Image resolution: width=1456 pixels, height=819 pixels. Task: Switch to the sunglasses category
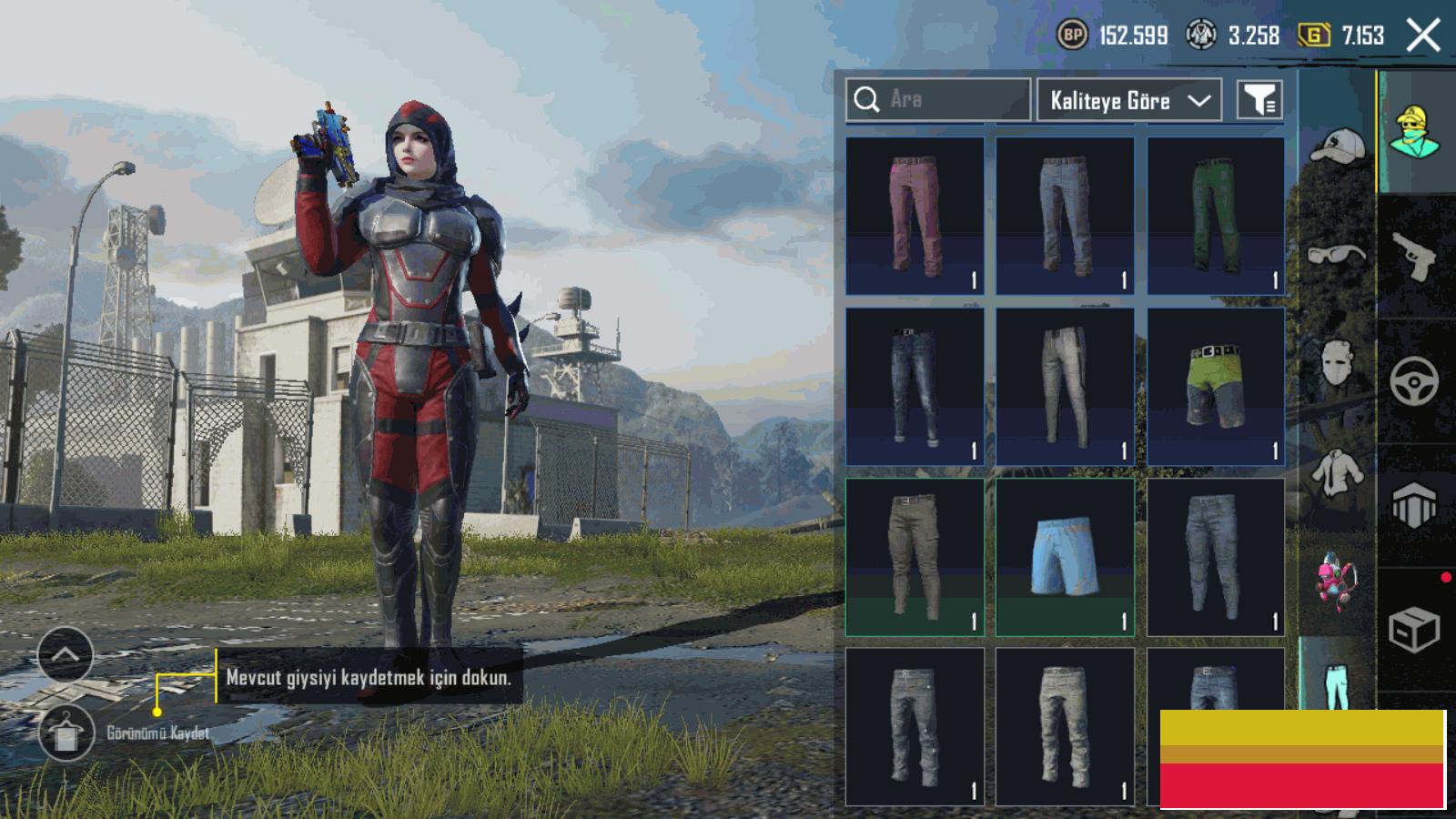coord(1336,253)
